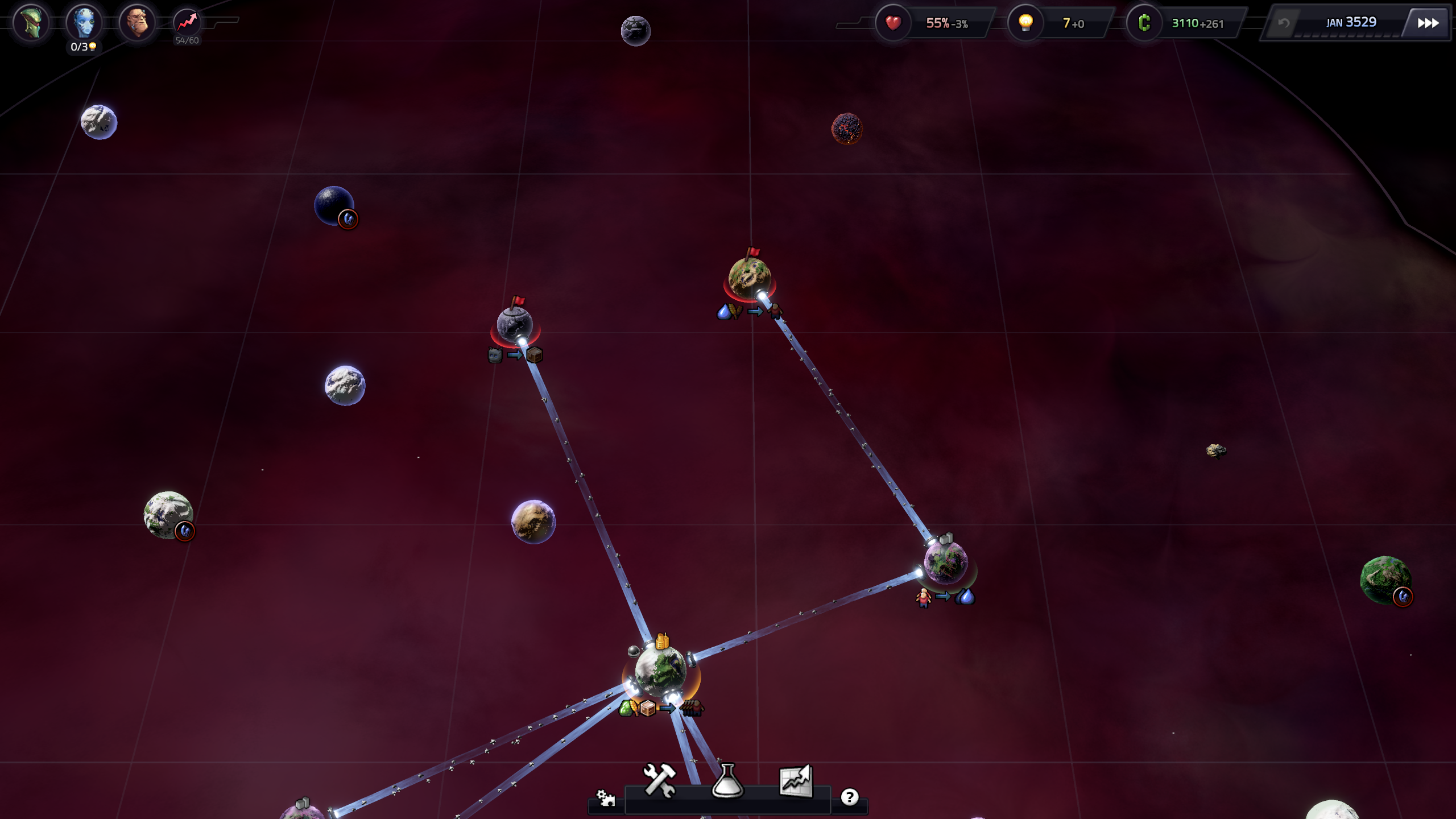
Task: Click the green credits money icon
Action: pyautogui.click(x=1144, y=23)
